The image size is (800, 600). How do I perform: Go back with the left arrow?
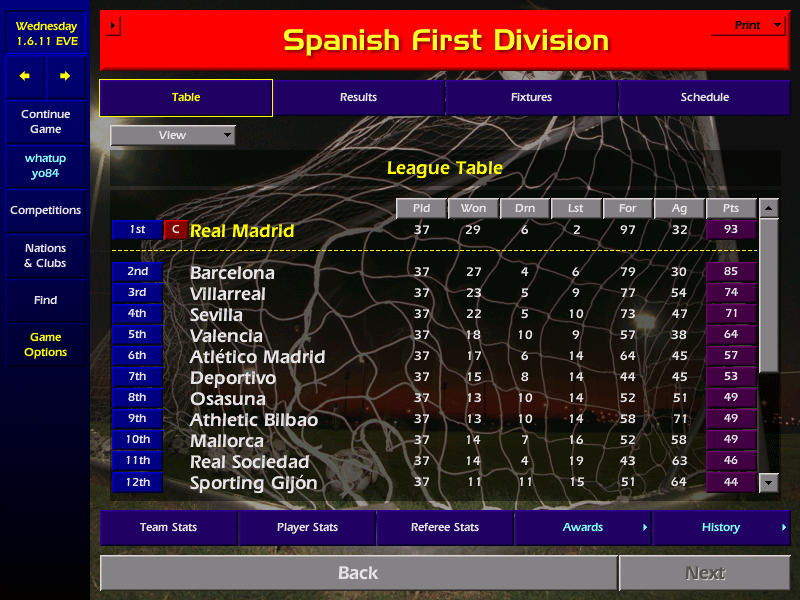point(25,76)
